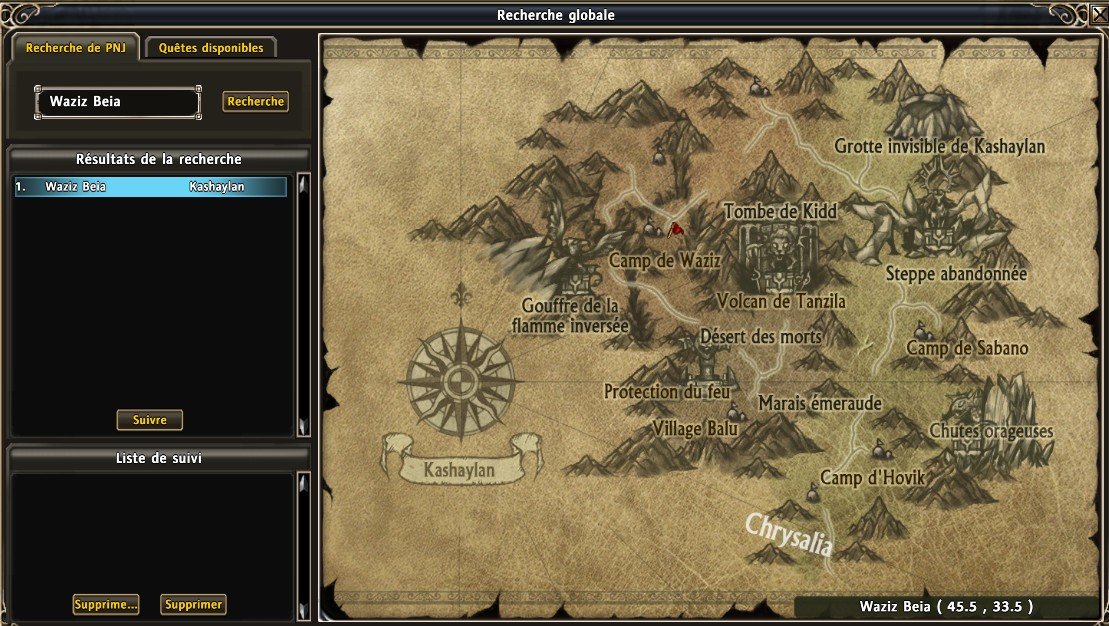Open the Quêtes disponibles tab
1109x626 pixels.
[x=211, y=48]
